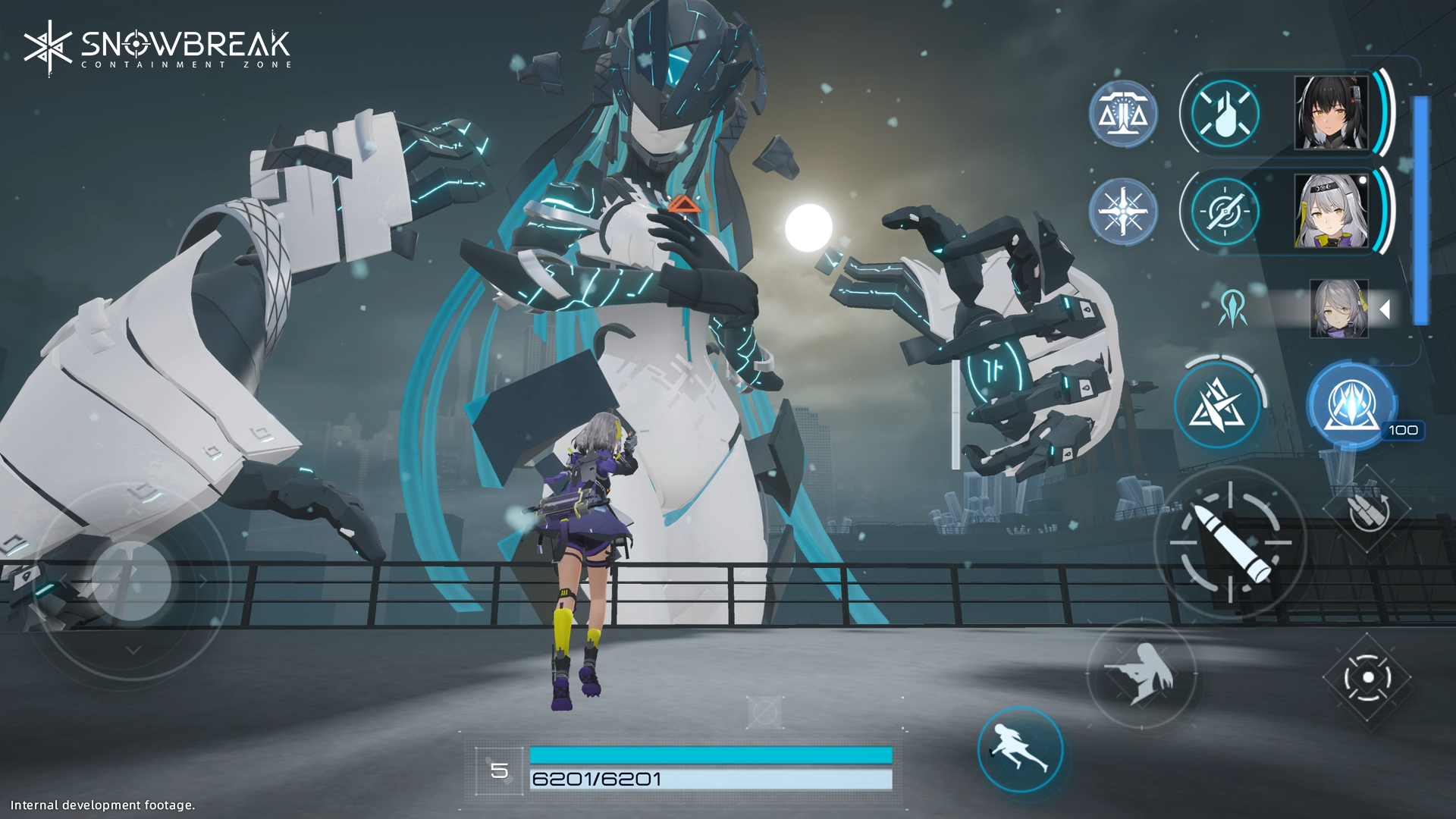The width and height of the screenshot is (1456, 819).
Task: Switch to the black-haired operative portrait
Action: coord(1331,113)
